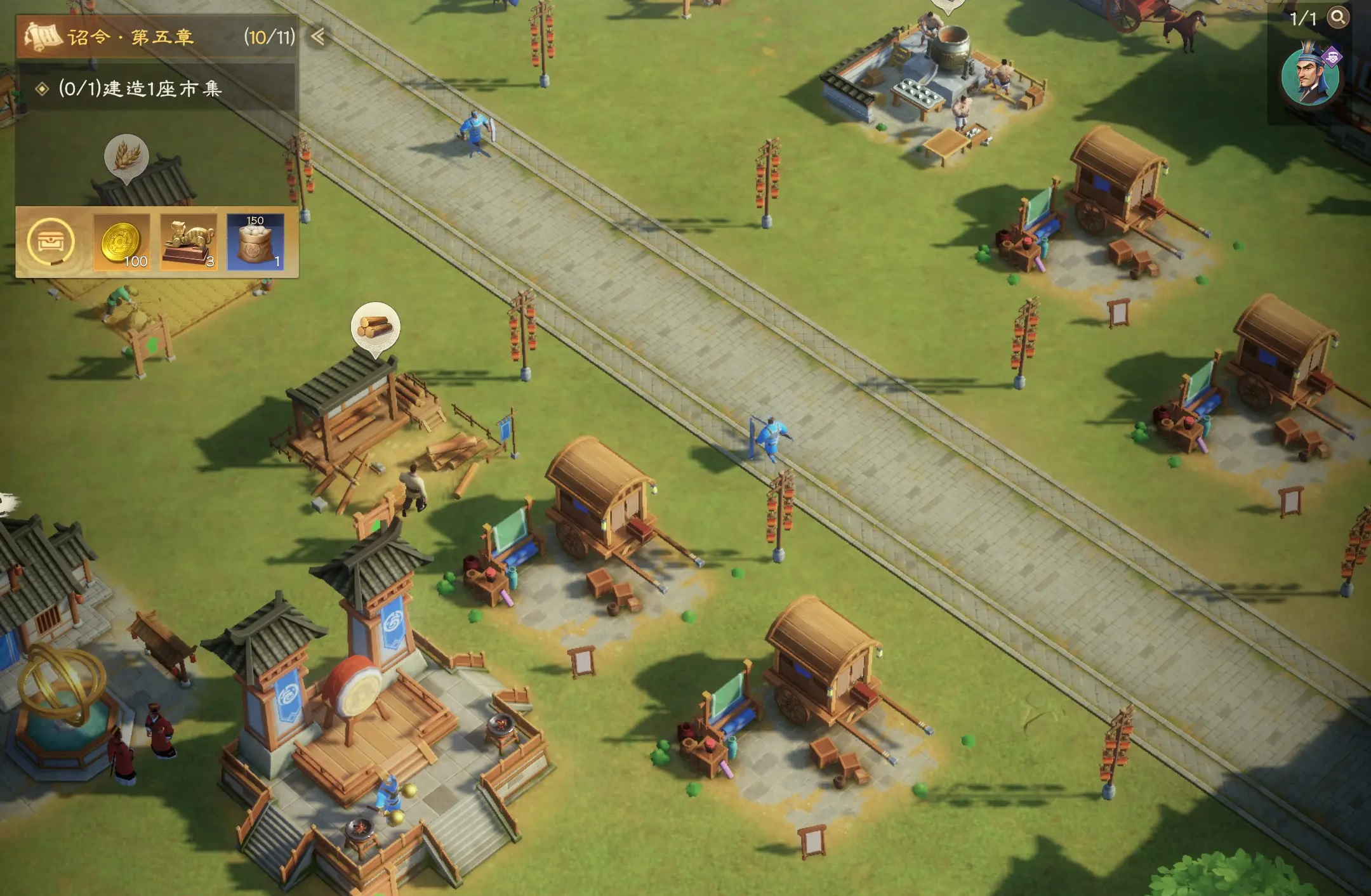This screenshot has width=1371, height=896.
Task: Collapse the quest tracker with double-arrow button
Action: [x=318, y=37]
